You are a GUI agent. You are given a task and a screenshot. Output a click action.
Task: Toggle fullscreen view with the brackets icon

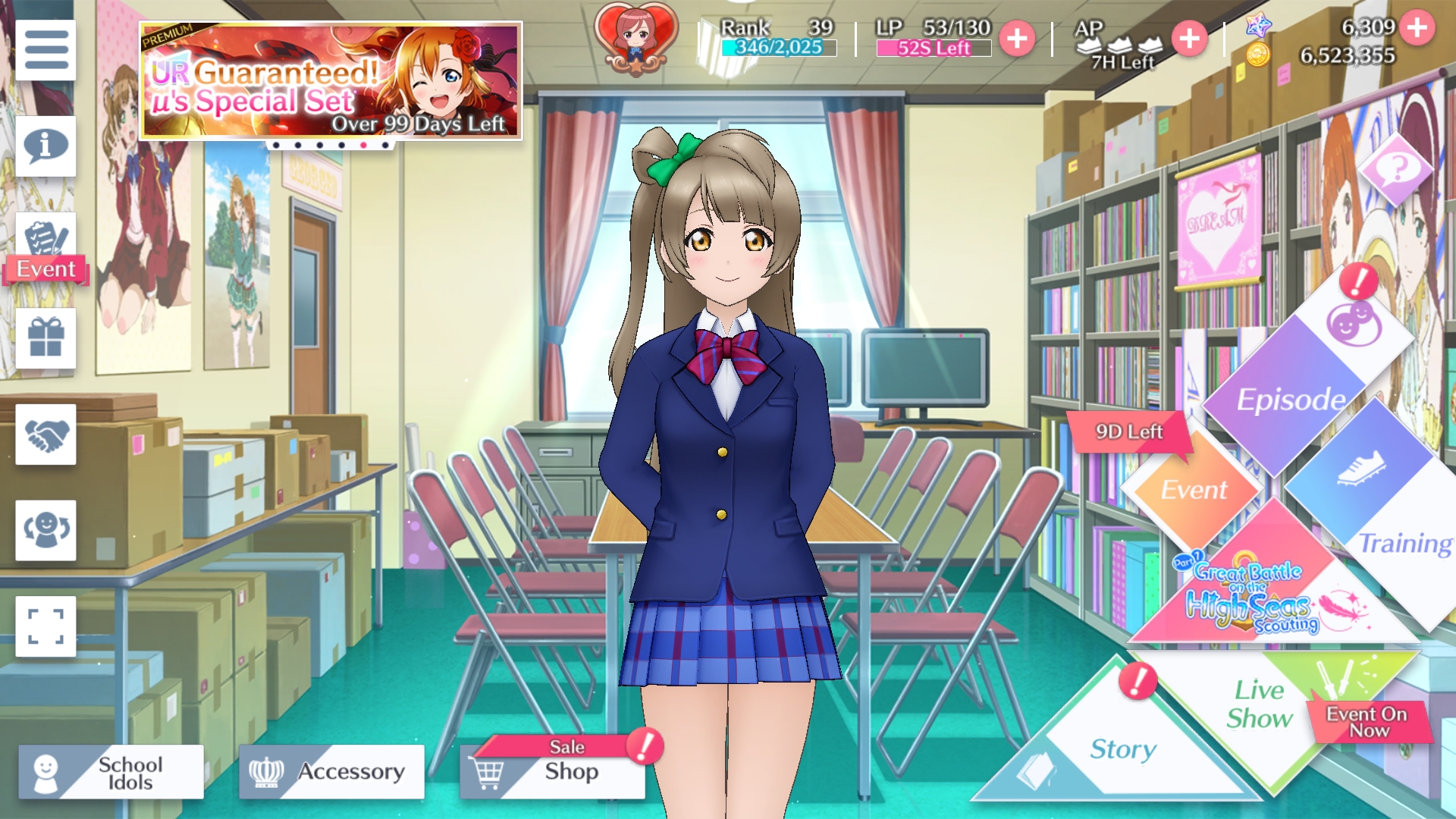tap(45, 626)
